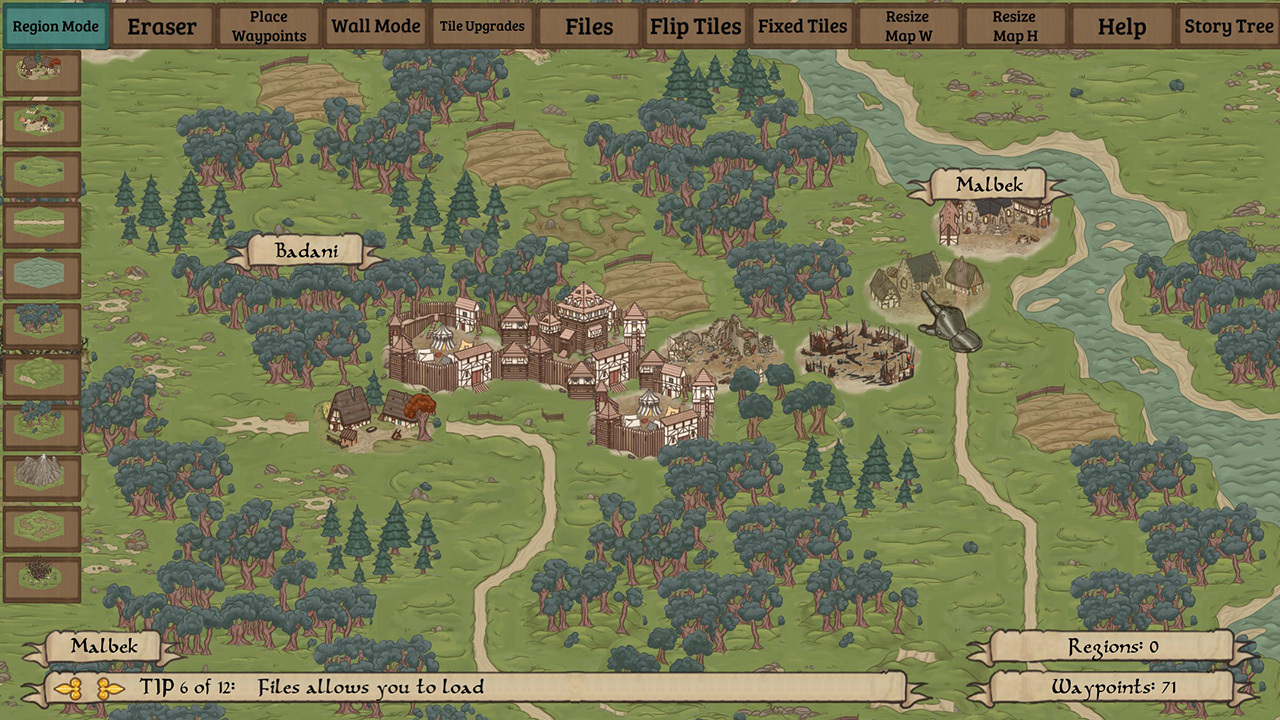Select the plain grass tile
Viewport: 1280px width, 720px height.
(x=42, y=174)
